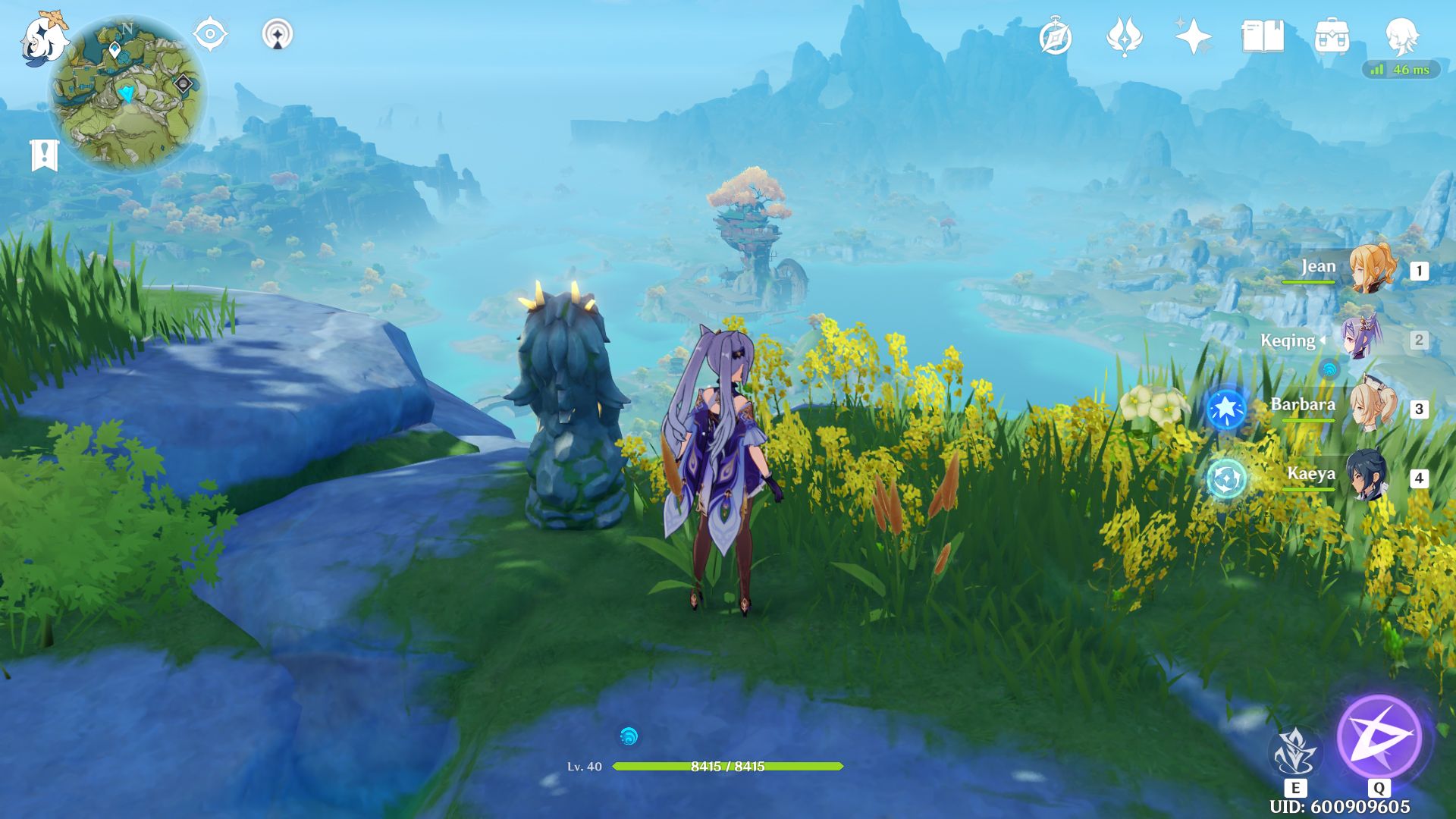
Task: Open the Adventurer Handbook book icon
Action: 1263,36
